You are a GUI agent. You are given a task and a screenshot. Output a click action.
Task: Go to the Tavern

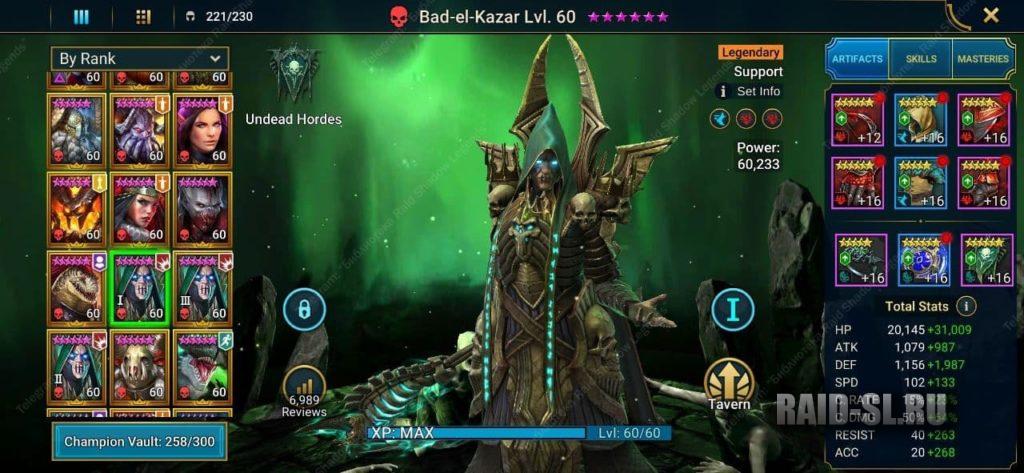pos(729,385)
